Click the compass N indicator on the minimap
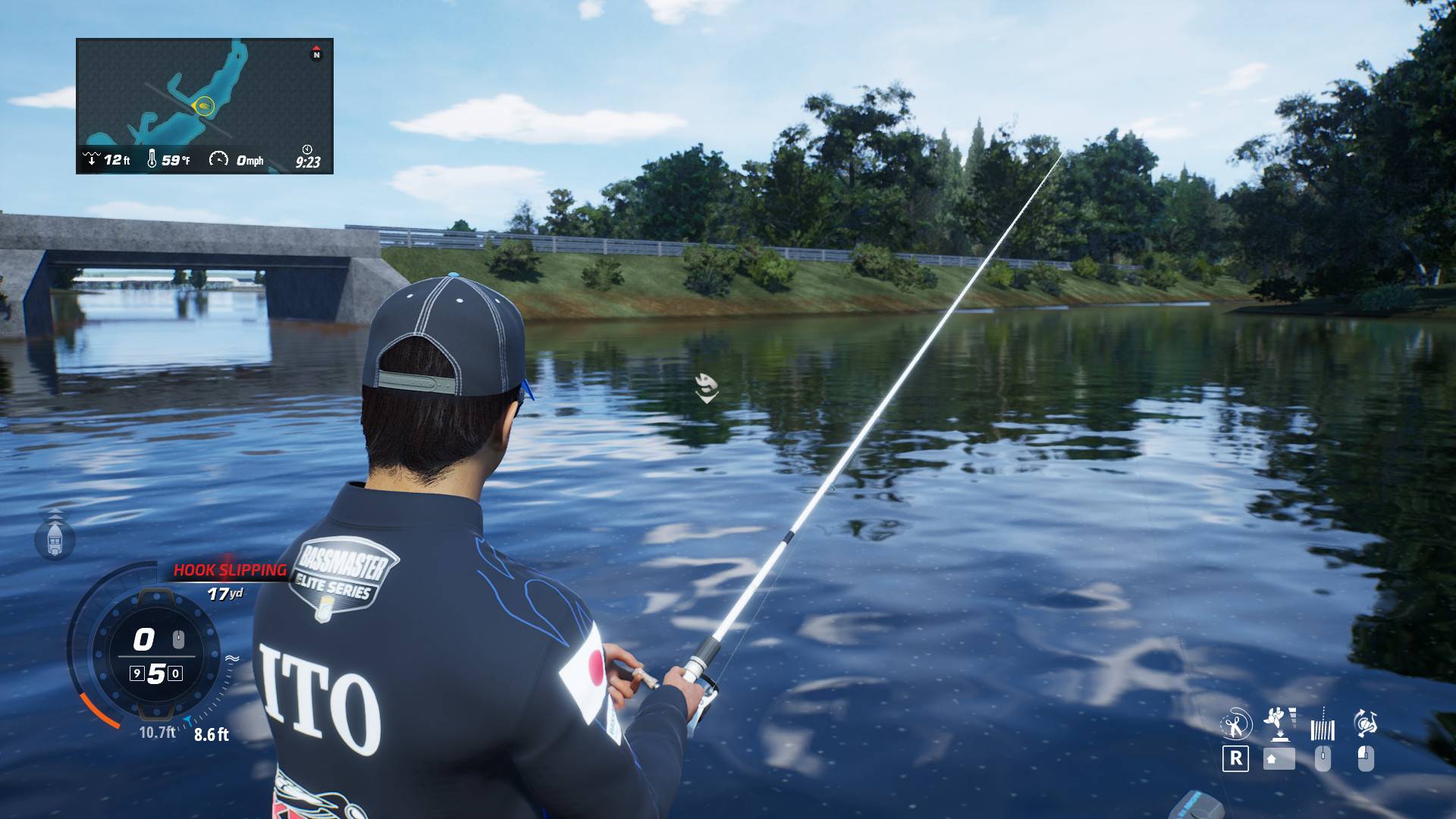Viewport: 1456px width, 819px height. (316, 54)
